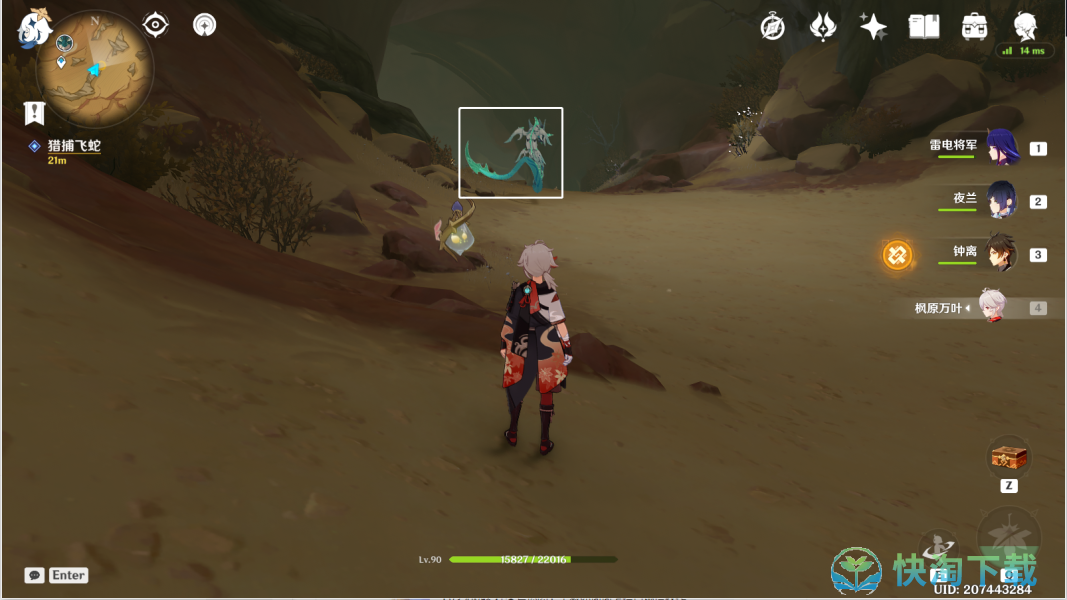This screenshot has height=600, width=1067.
Task: Click the round spiral icon beside the minimap
Action: pyautogui.click(x=205, y=25)
